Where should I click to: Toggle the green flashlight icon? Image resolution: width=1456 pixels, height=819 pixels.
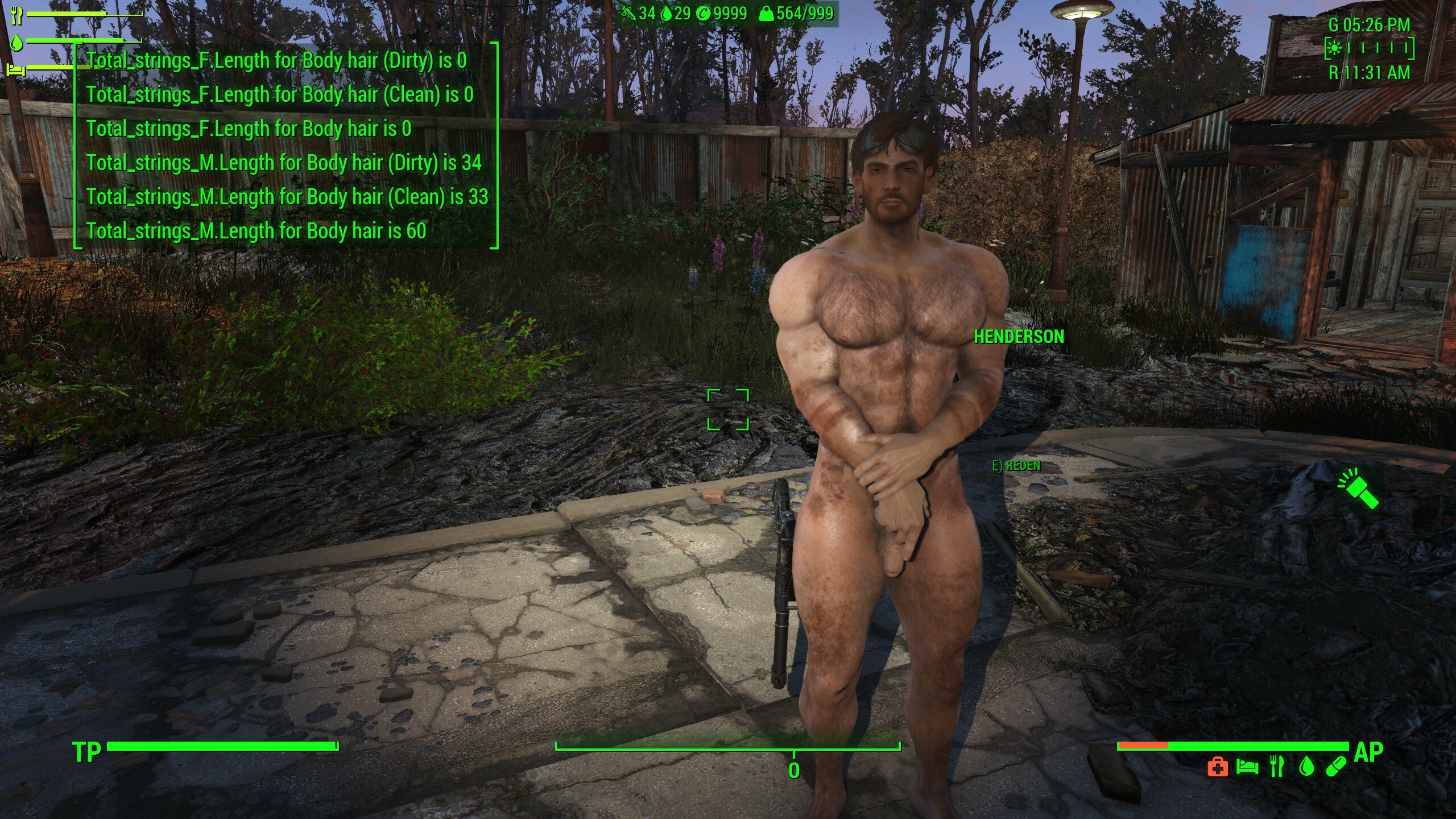click(1358, 487)
